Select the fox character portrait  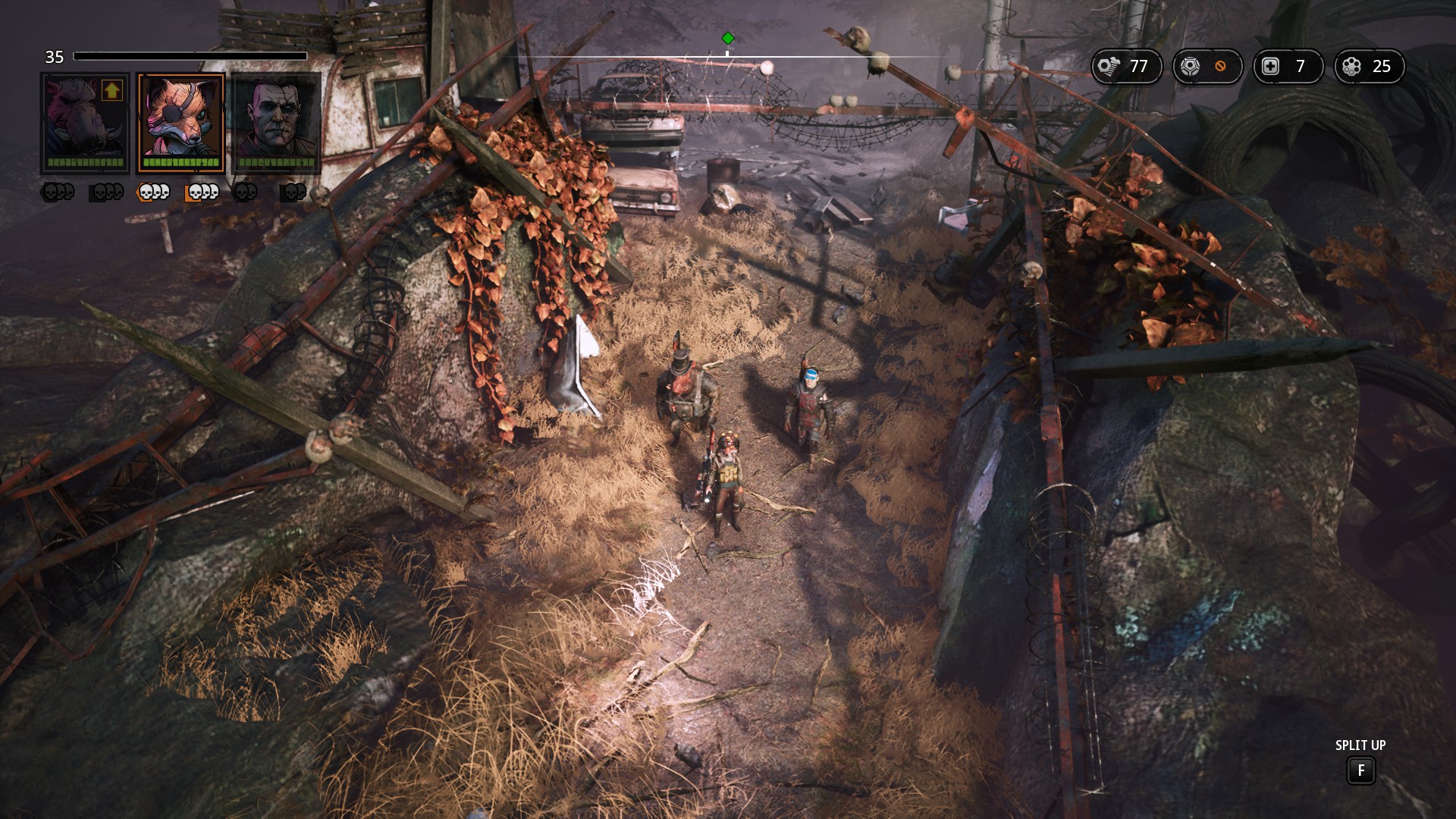(x=180, y=121)
